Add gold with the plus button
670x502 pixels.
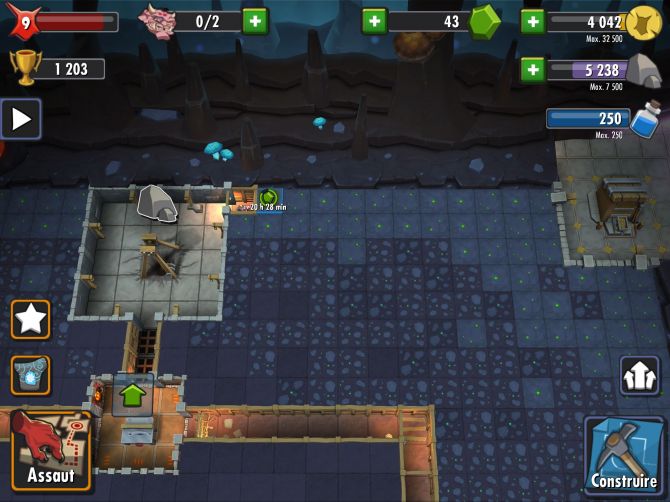point(532,21)
